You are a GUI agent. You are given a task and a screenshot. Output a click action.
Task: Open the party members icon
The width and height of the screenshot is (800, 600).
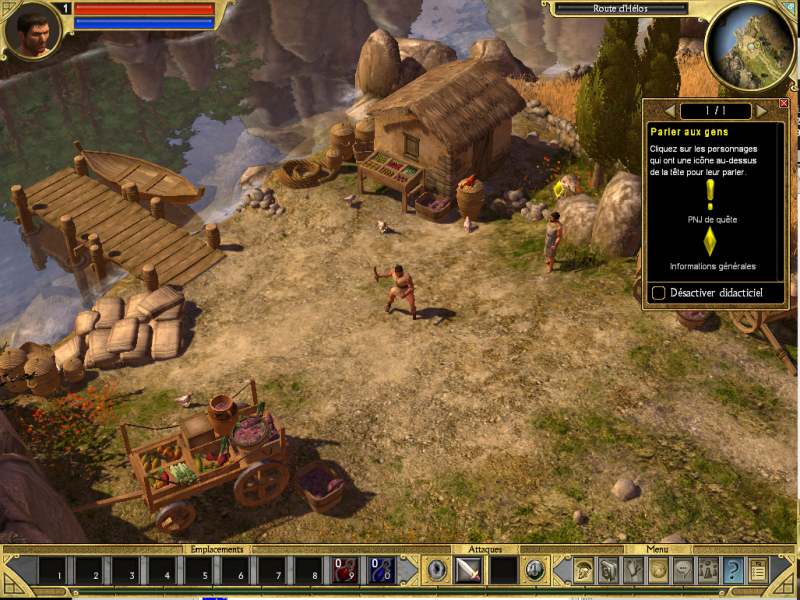708,570
